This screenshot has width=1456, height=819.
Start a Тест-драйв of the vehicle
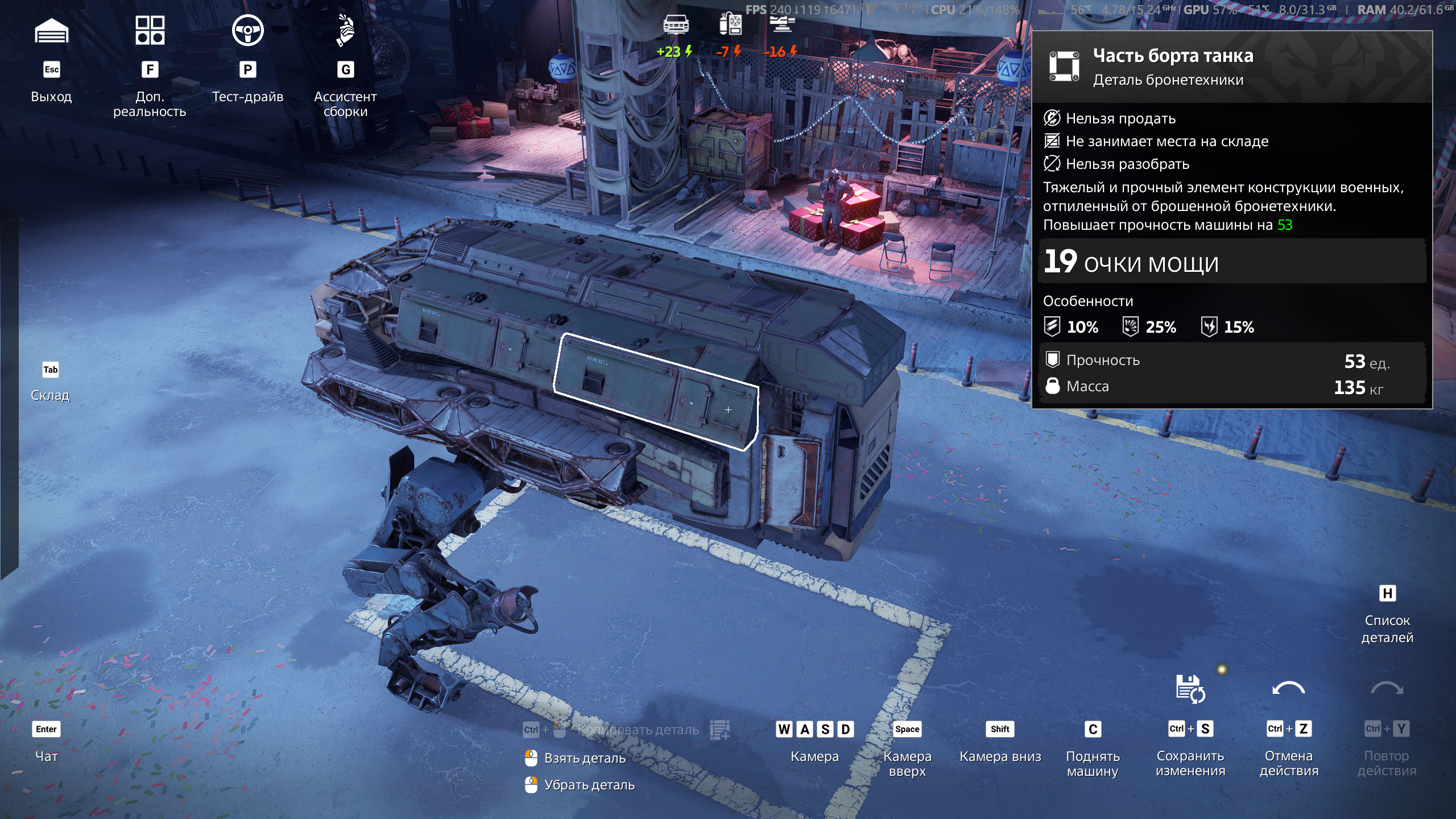click(x=247, y=31)
